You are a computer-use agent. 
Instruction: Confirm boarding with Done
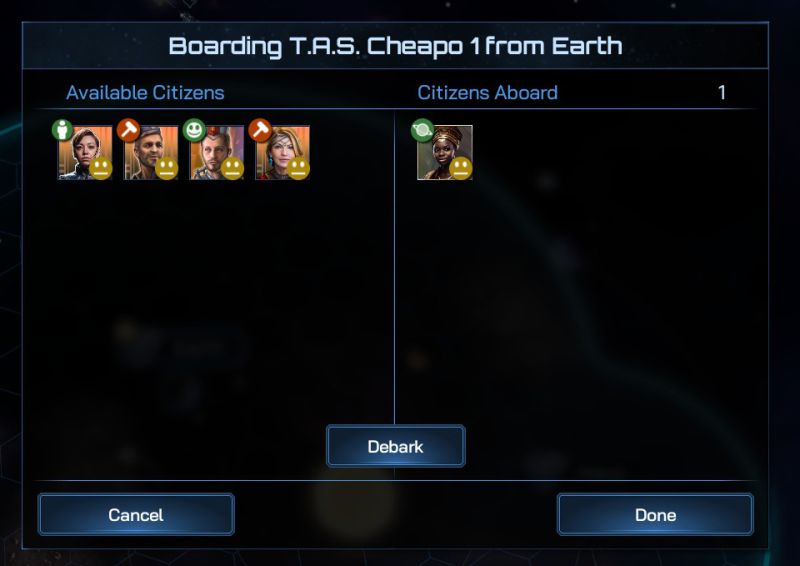655,515
